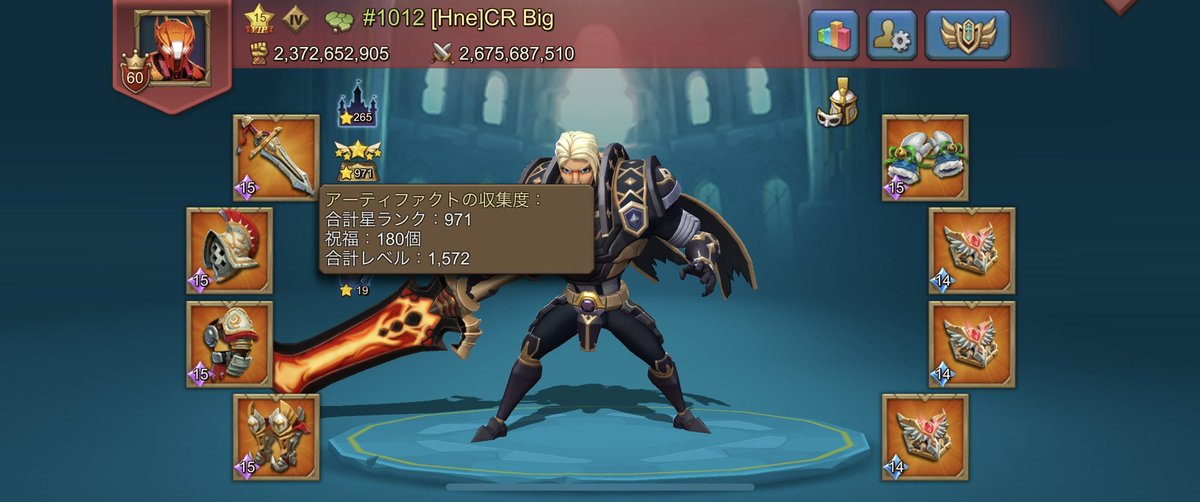1200x502 pixels.
Task: Tap the guild rank IV badge
Action: point(297,19)
